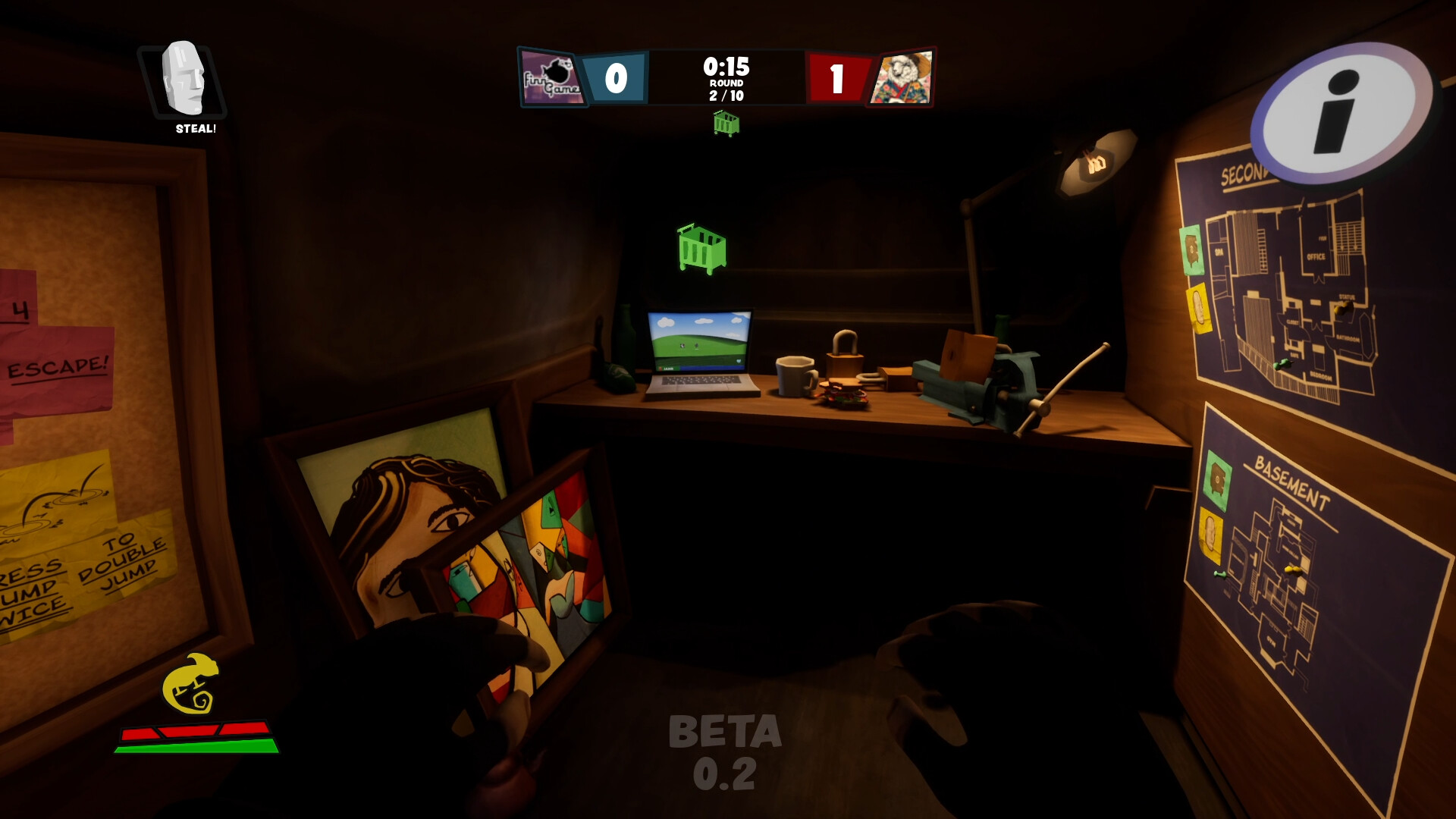Select the FinnGame team avatar on the scoreboard

[553, 77]
